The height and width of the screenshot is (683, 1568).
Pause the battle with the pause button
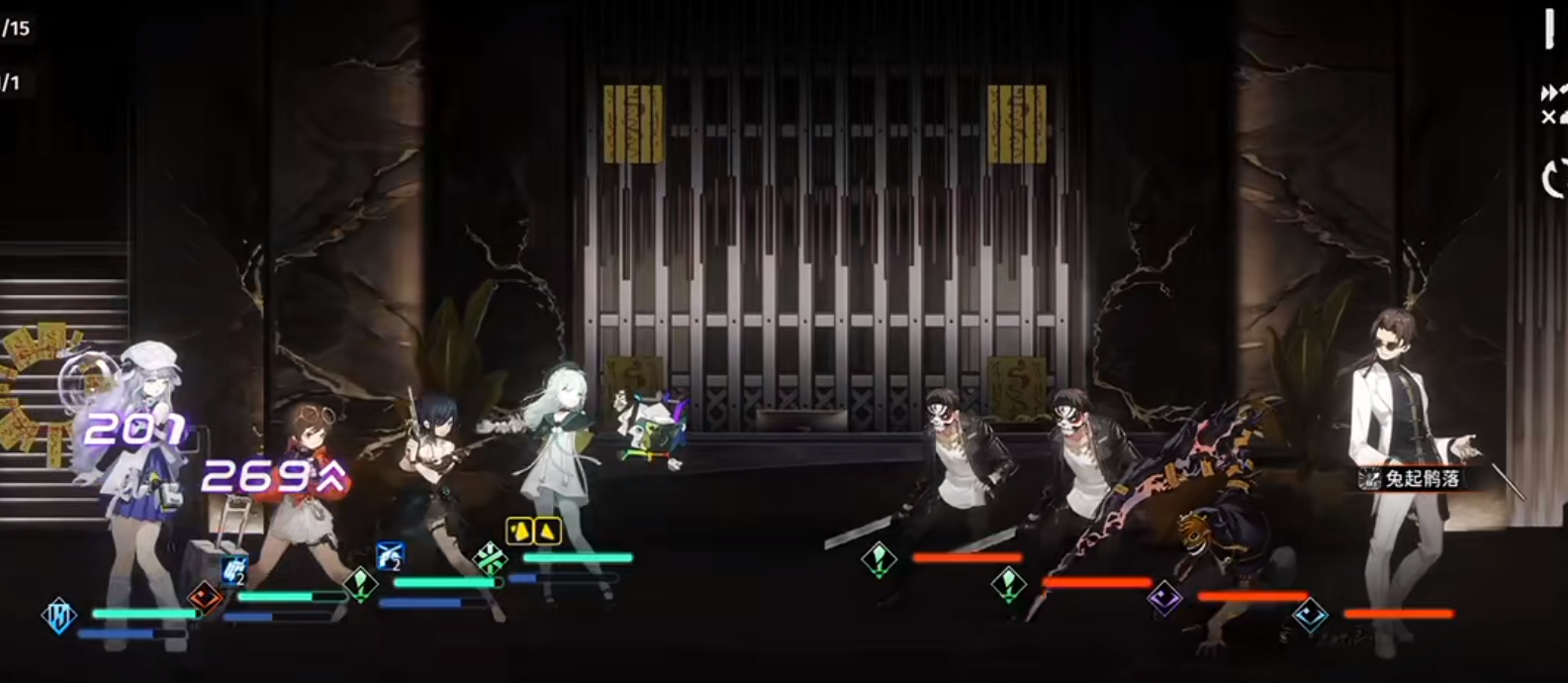[x=1550, y=31]
